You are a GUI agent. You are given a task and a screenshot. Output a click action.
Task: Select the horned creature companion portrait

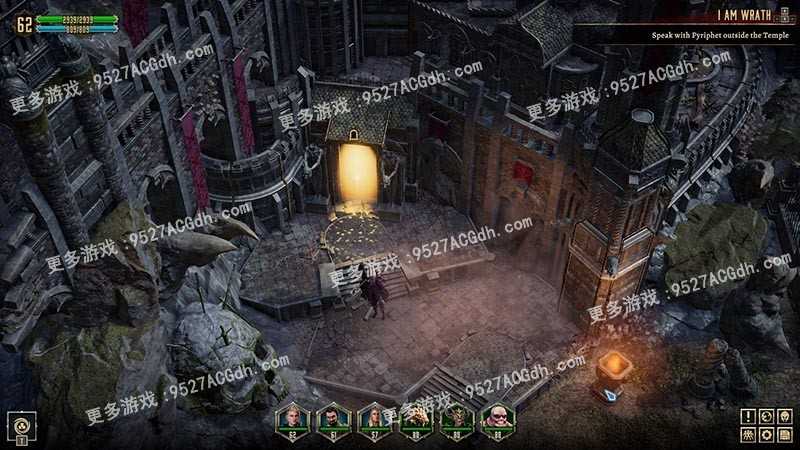point(455,416)
